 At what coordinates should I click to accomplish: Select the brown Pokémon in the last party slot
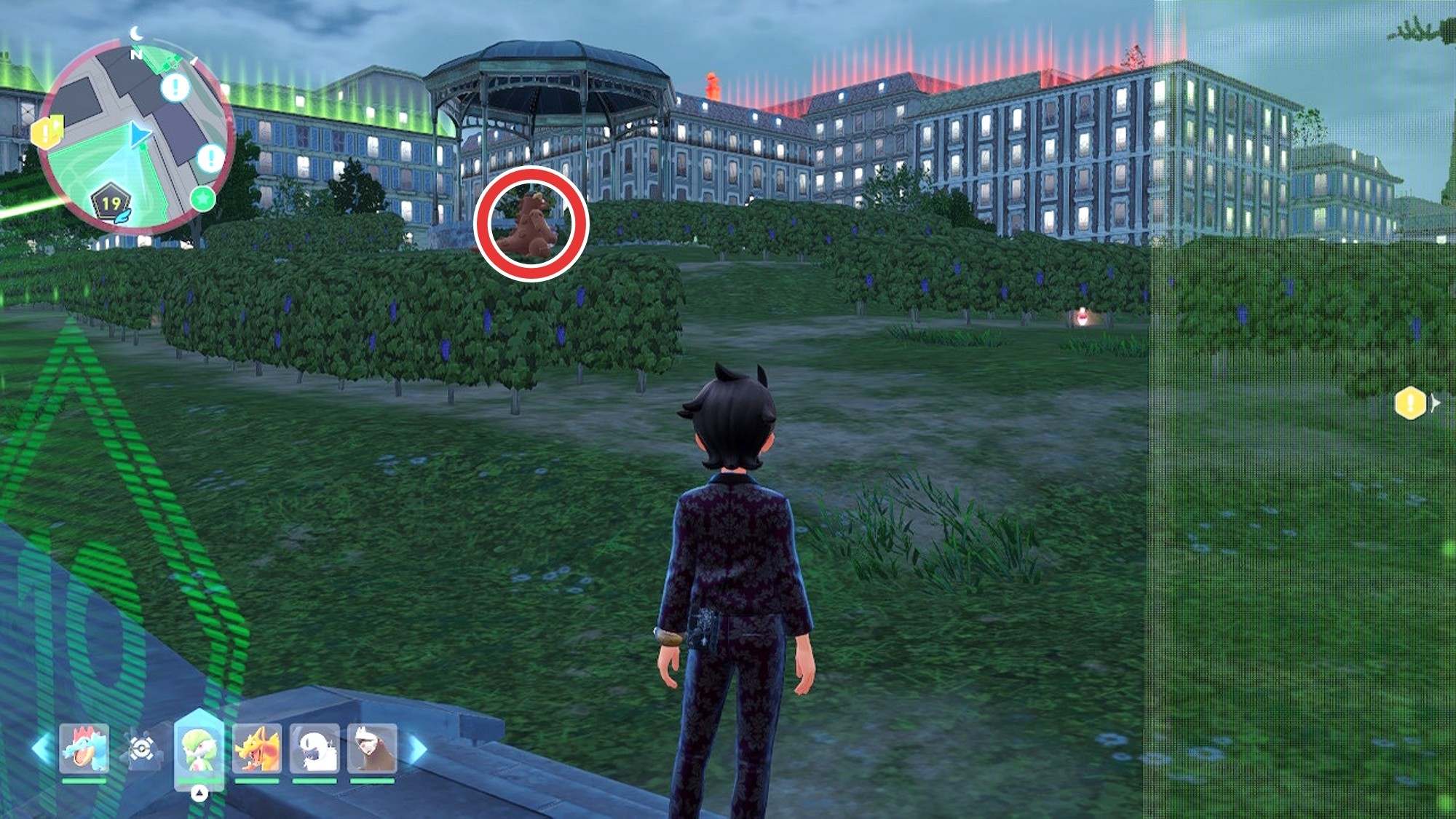[x=372, y=748]
